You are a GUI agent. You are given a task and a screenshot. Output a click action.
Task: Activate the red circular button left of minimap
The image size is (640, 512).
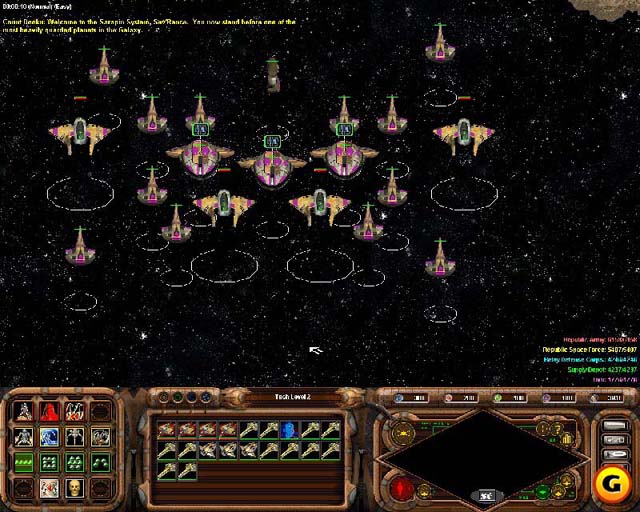(402, 488)
